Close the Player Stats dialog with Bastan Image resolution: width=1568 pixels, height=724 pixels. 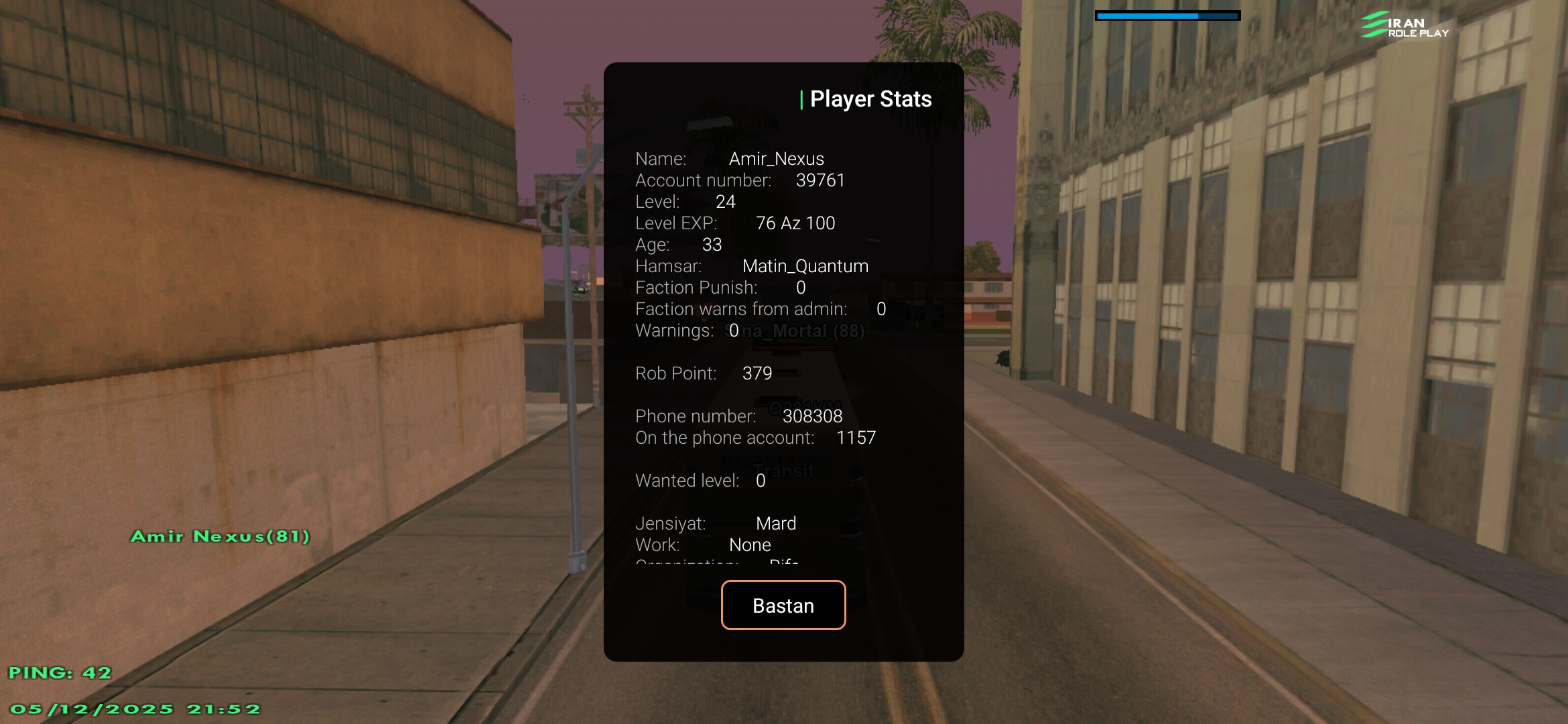(x=783, y=605)
